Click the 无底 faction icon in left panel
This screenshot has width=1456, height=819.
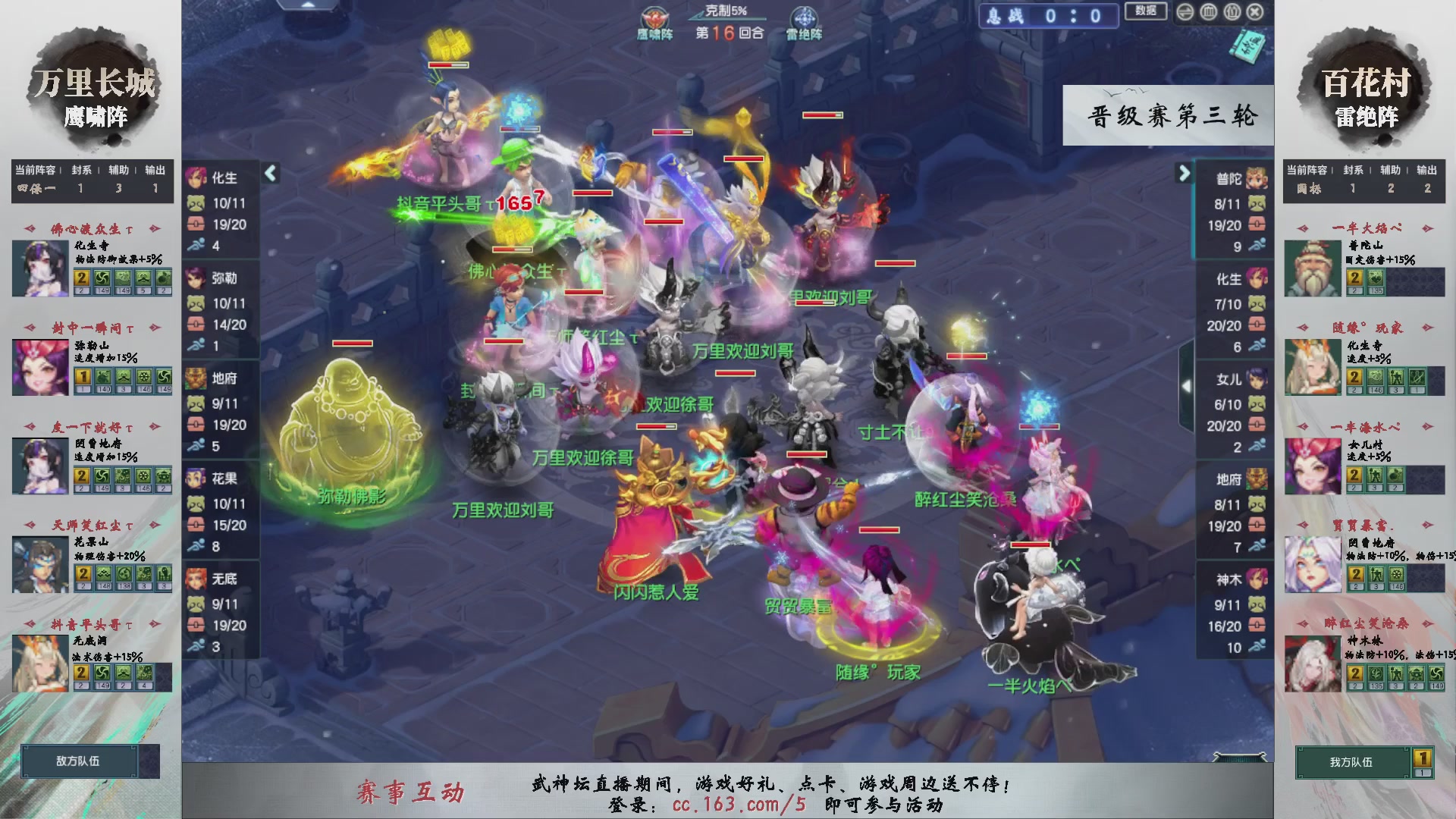point(197,578)
